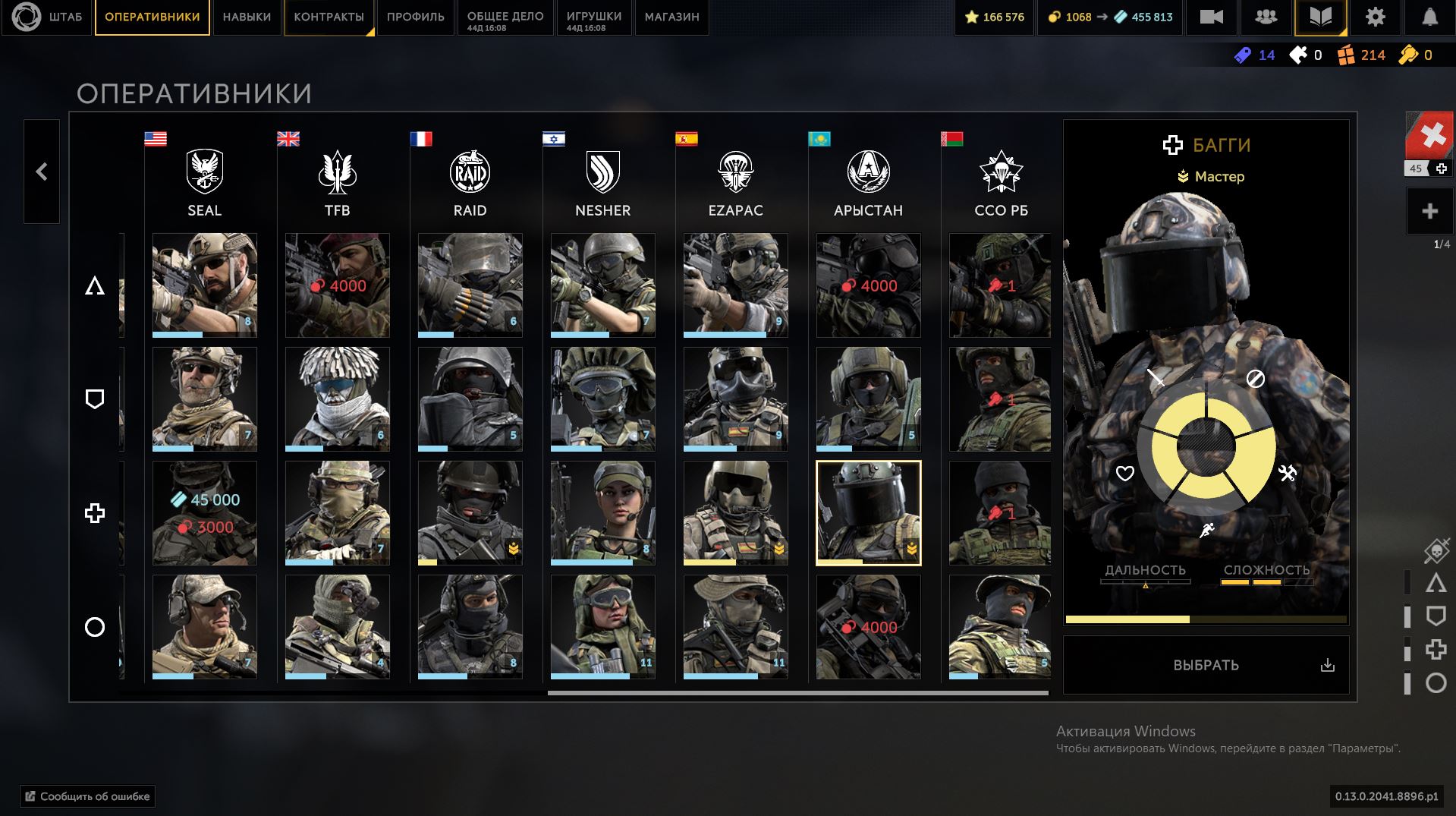The height and width of the screenshot is (816, 1456).
Task: Click the left arrow to scroll factions
Action: click(42, 172)
